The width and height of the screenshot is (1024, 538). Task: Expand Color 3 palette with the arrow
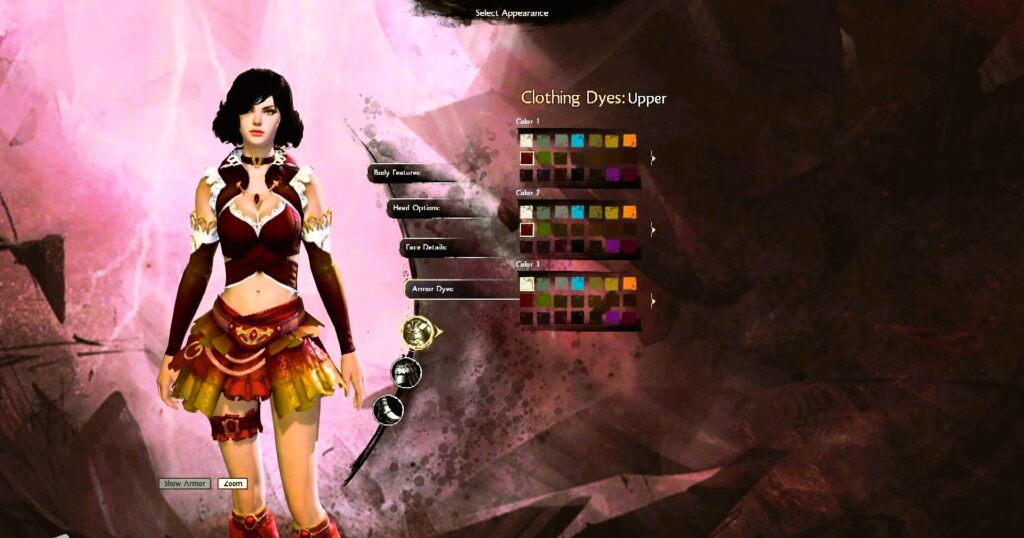coord(653,300)
